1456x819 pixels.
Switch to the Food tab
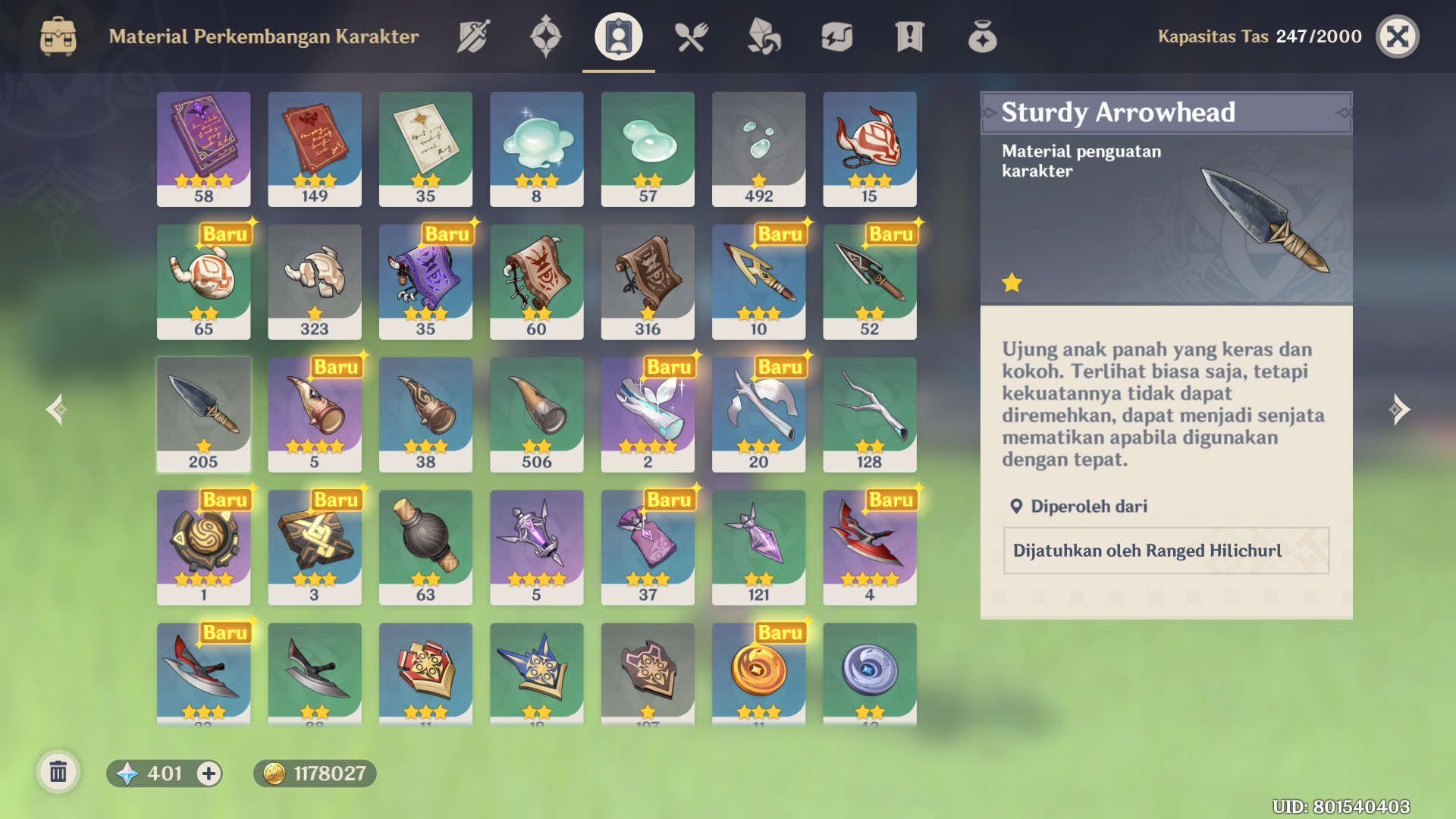pos(691,36)
